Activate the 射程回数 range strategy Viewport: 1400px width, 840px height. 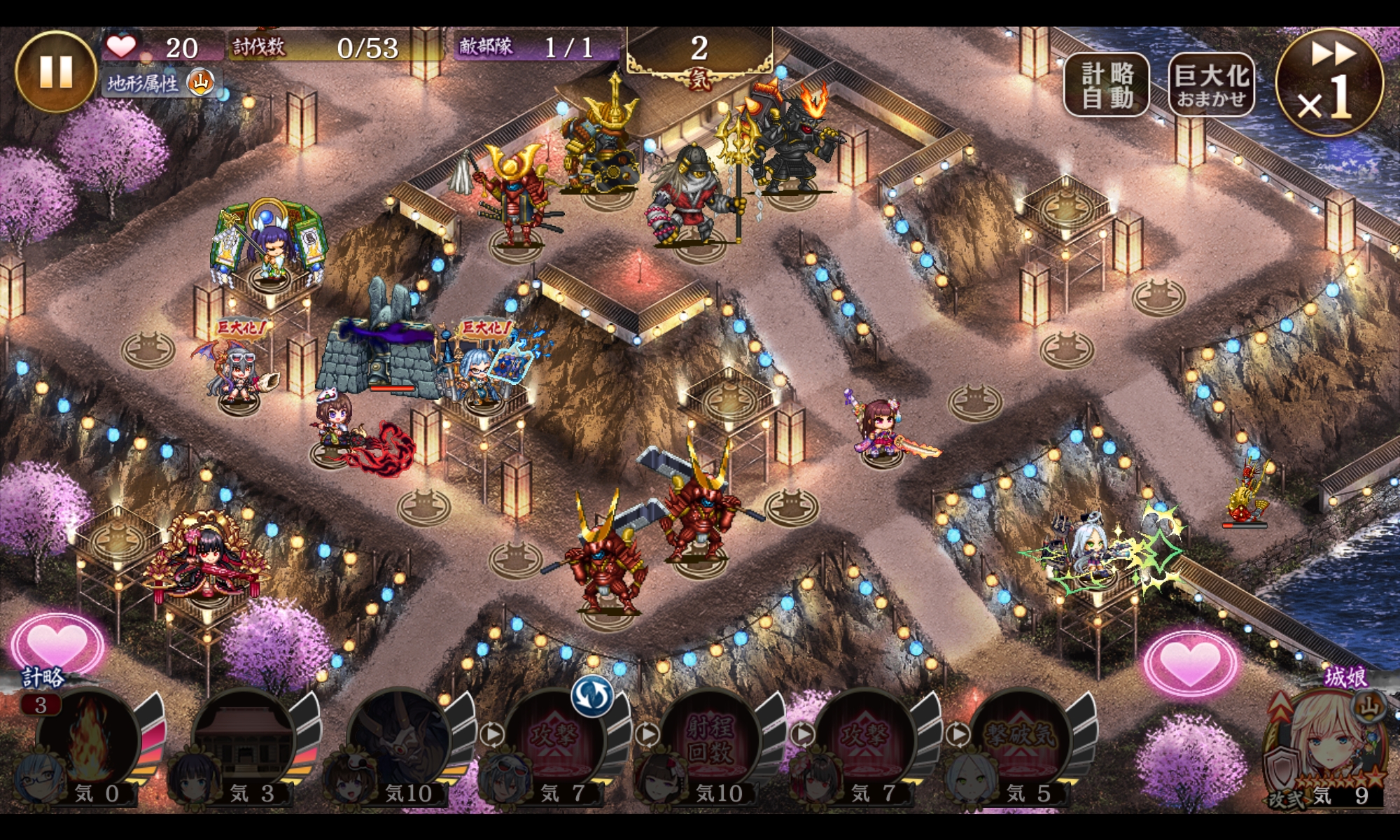point(709,742)
